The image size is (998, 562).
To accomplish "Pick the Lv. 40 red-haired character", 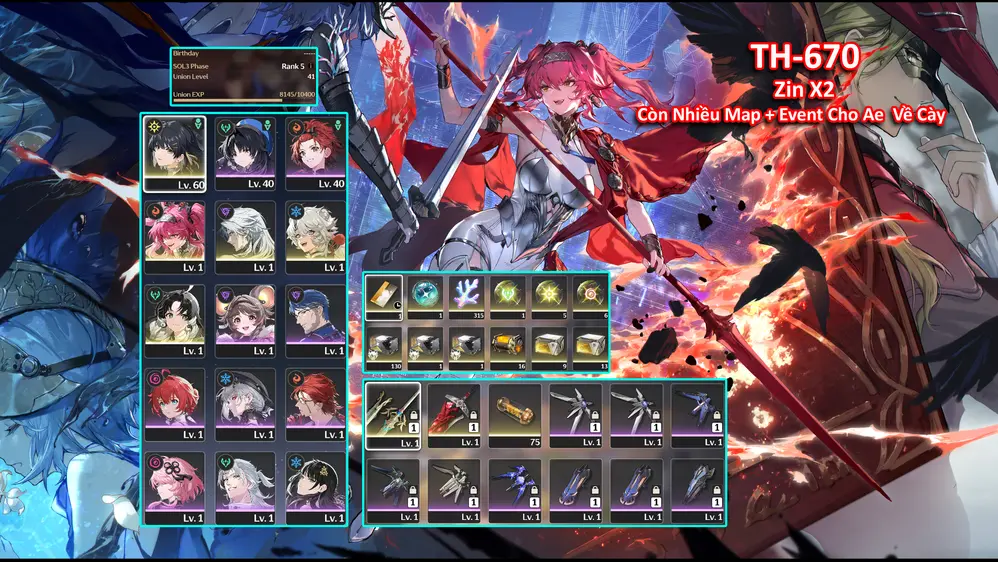I will click(x=315, y=153).
